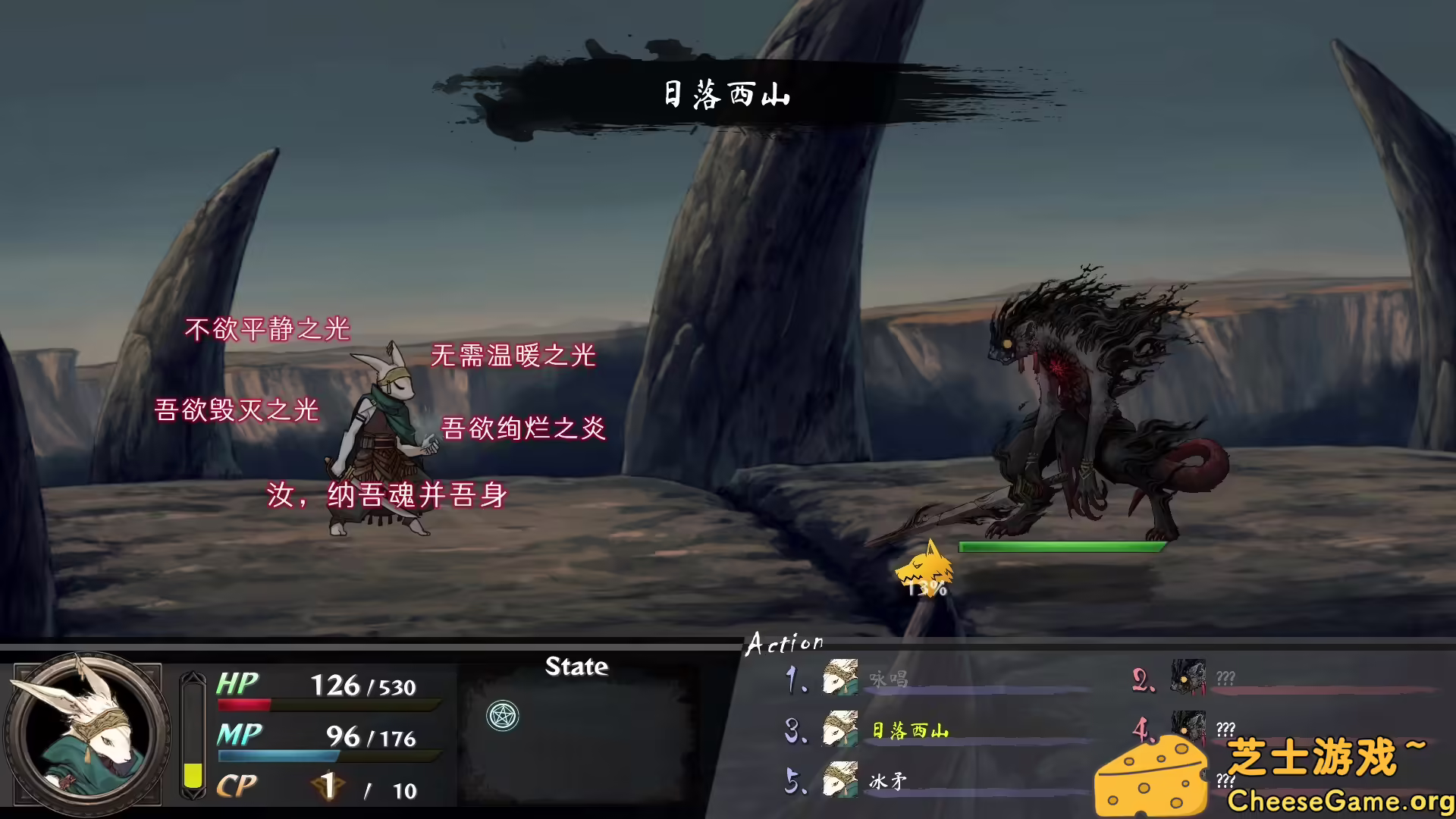Select the pentagram status icon in State panel

pyautogui.click(x=503, y=716)
